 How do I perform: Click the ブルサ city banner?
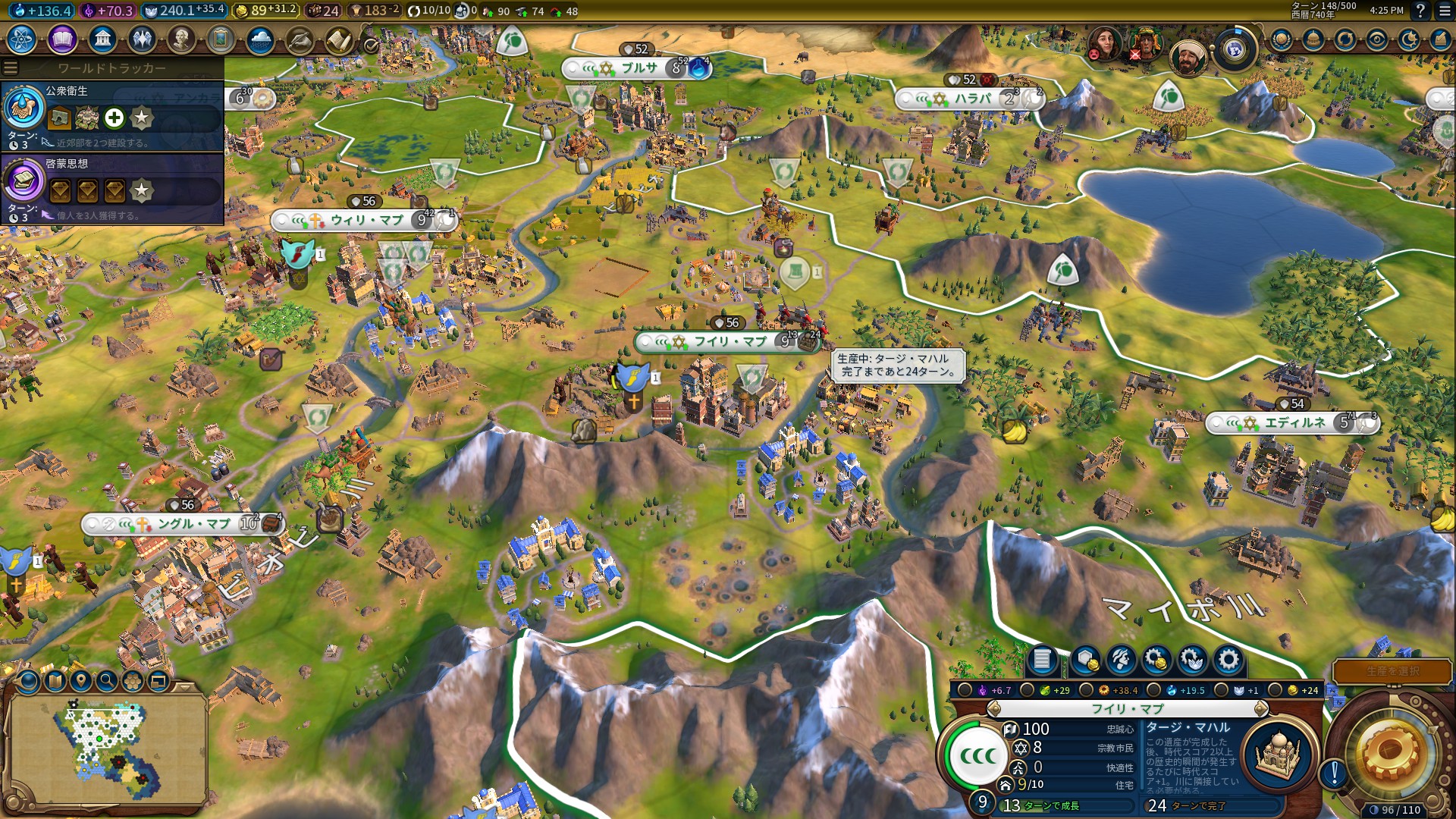tap(639, 68)
